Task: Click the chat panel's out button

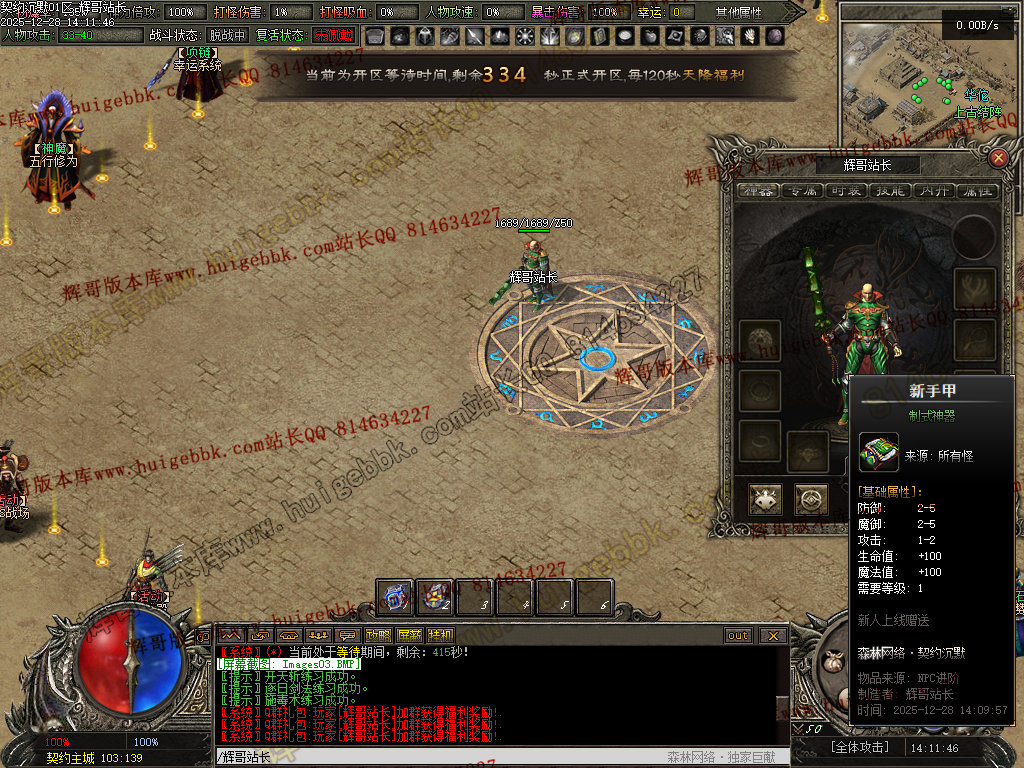Action: pos(738,635)
